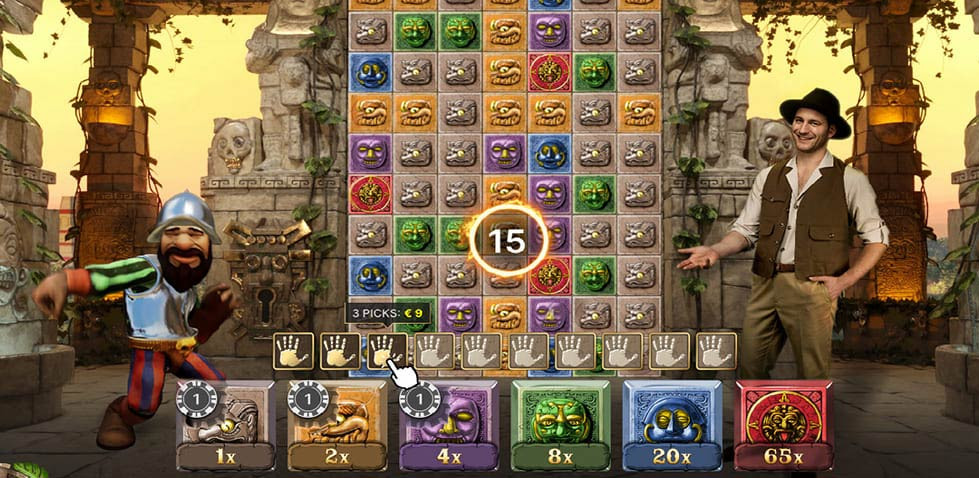Bet on the blue 20x stone
Viewport: 979px width, 478px height.
coord(672,424)
